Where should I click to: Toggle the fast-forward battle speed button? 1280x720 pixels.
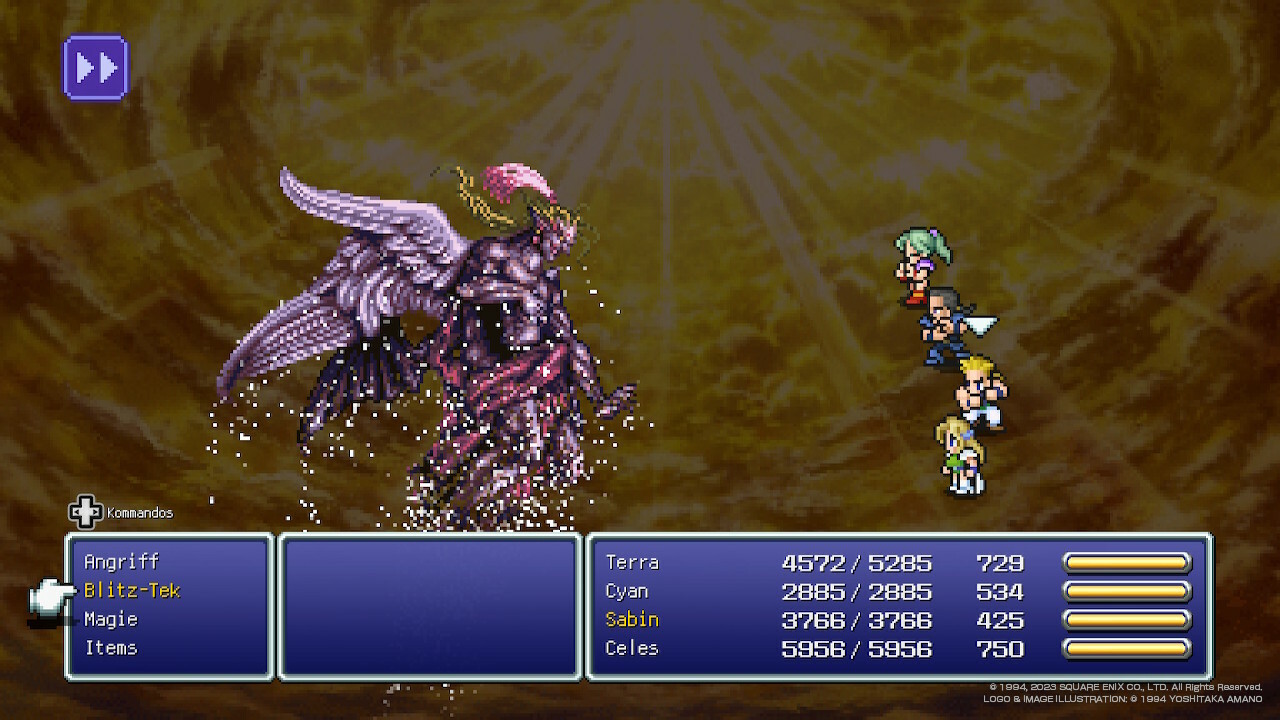click(x=96, y=68)
